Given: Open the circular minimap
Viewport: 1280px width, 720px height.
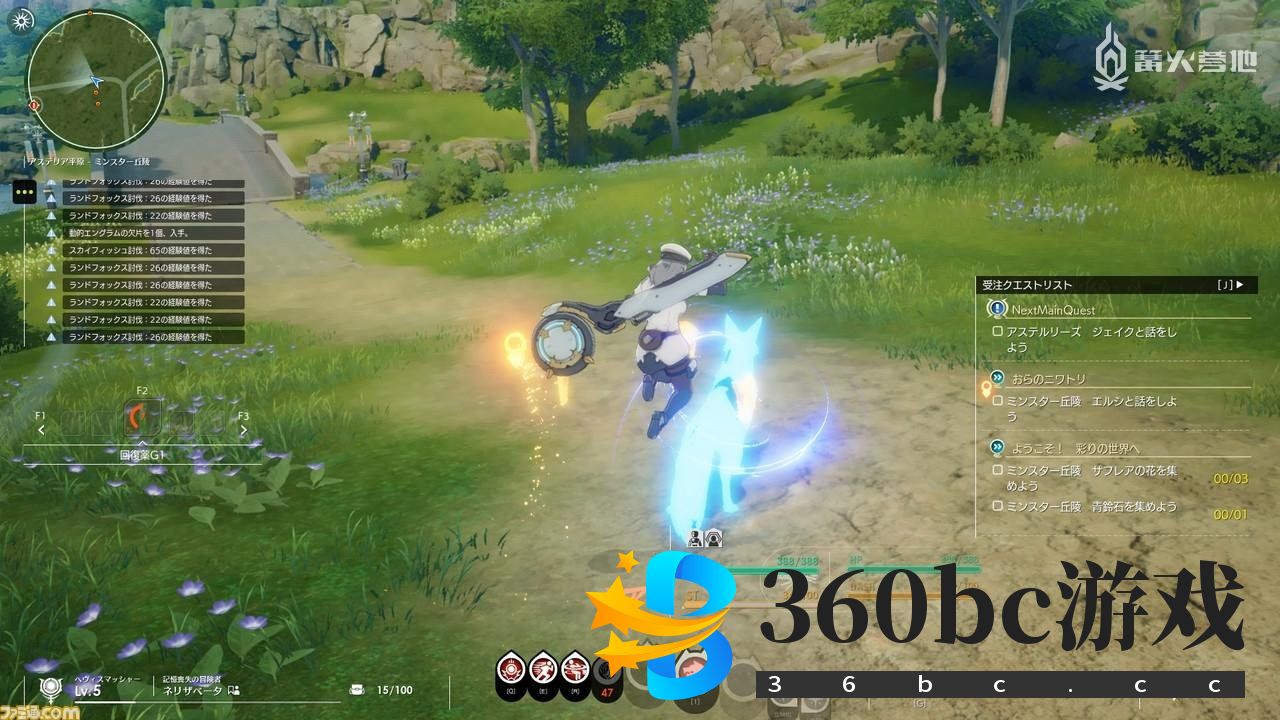Looking at the screenshot, I should [x=95, y=80].
